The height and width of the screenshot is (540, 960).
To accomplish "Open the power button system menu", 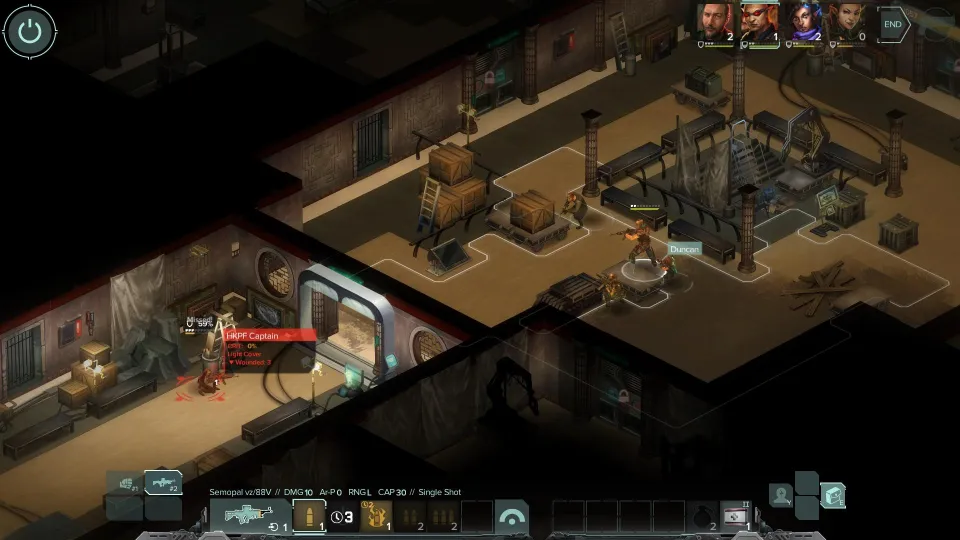I will pos(30,32).
